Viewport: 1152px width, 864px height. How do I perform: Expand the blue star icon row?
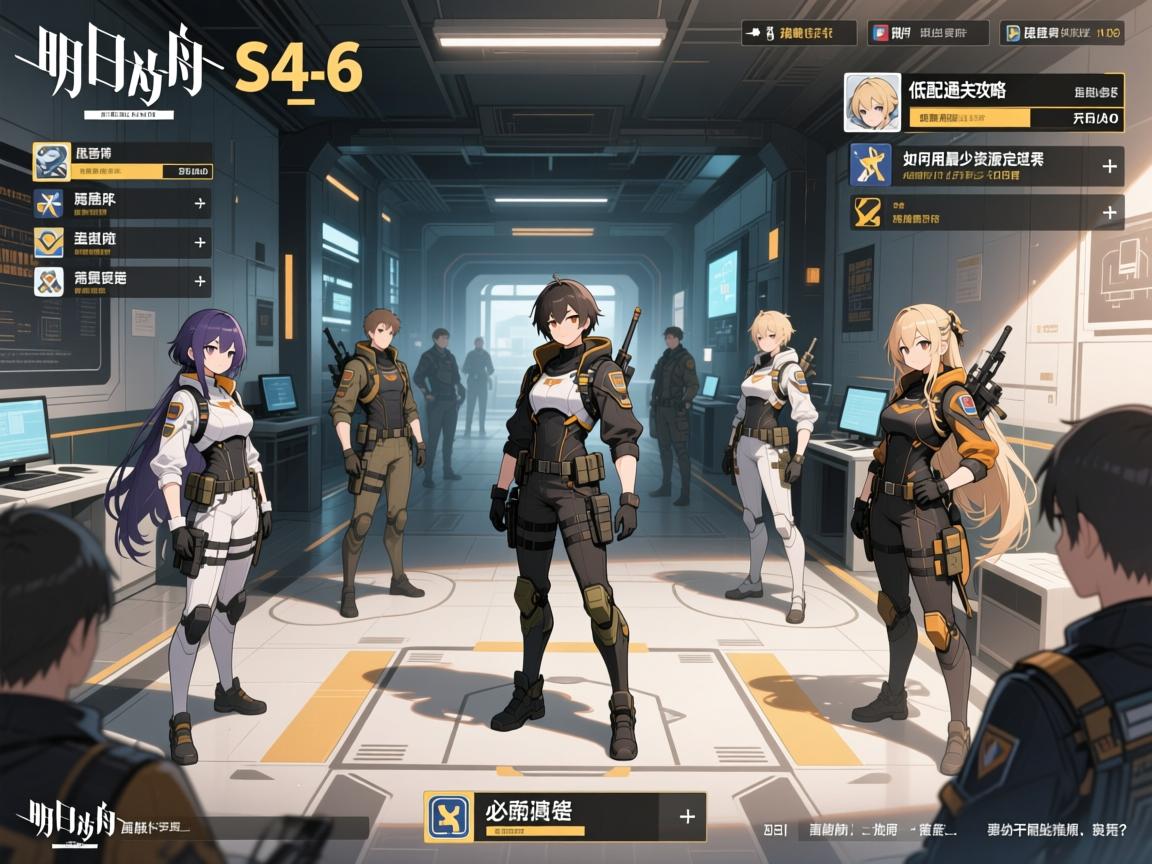tap(1109, 166)
